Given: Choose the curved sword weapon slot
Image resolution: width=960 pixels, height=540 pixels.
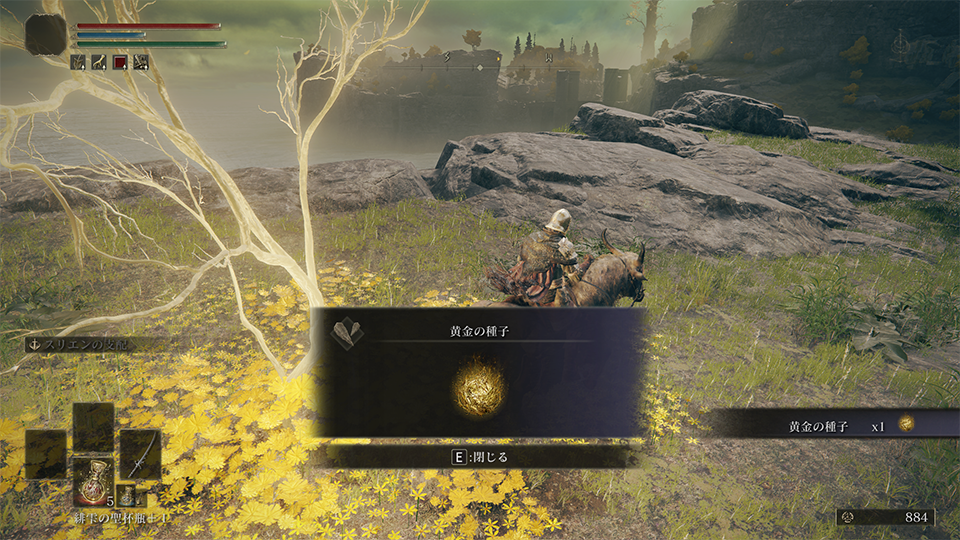Looking at the screenshot, I should coord(140,453).
